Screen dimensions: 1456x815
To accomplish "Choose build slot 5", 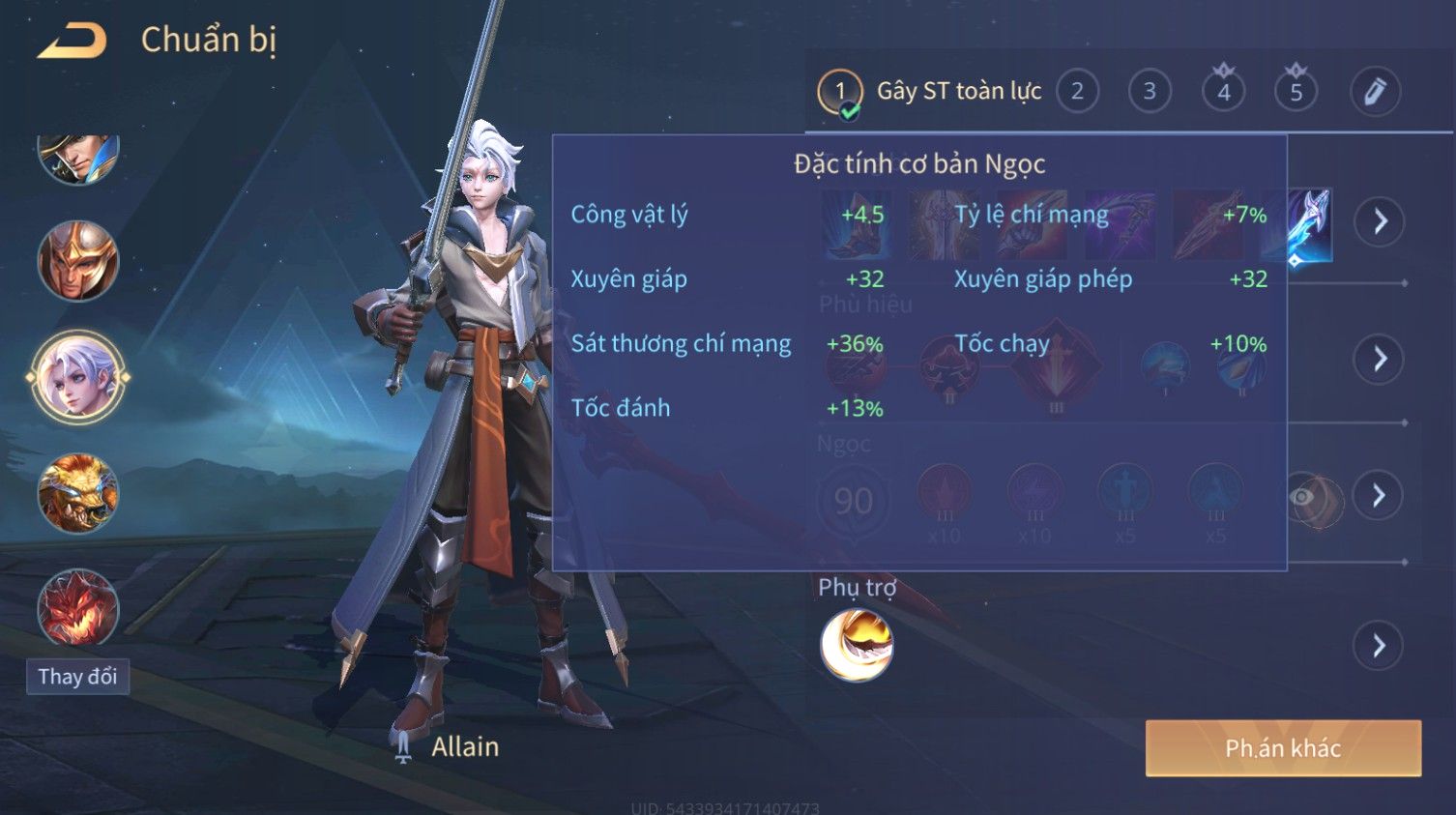I will pos(1296,92).
